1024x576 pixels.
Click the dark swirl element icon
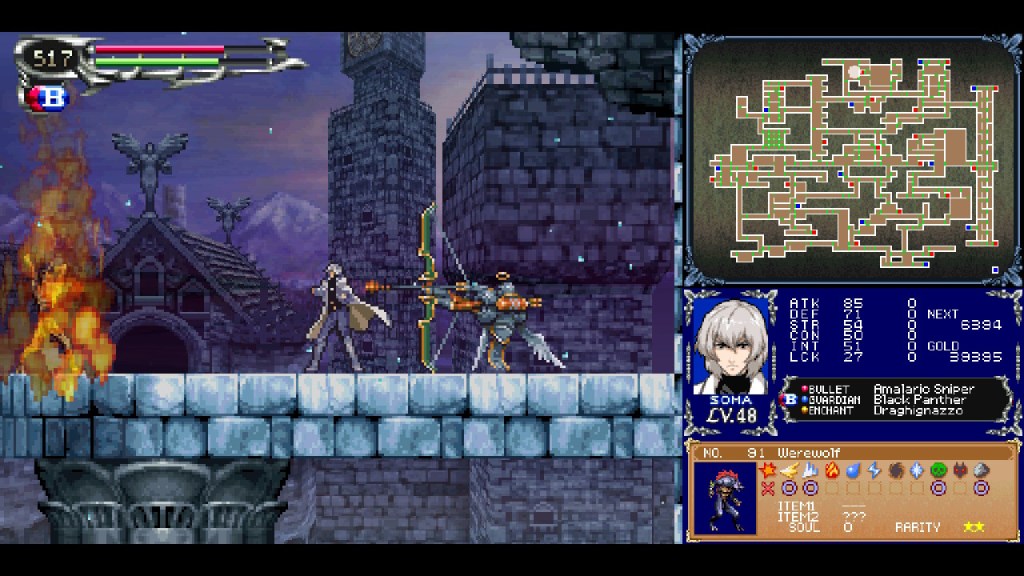pyautogui.click(x=896, y=470)
